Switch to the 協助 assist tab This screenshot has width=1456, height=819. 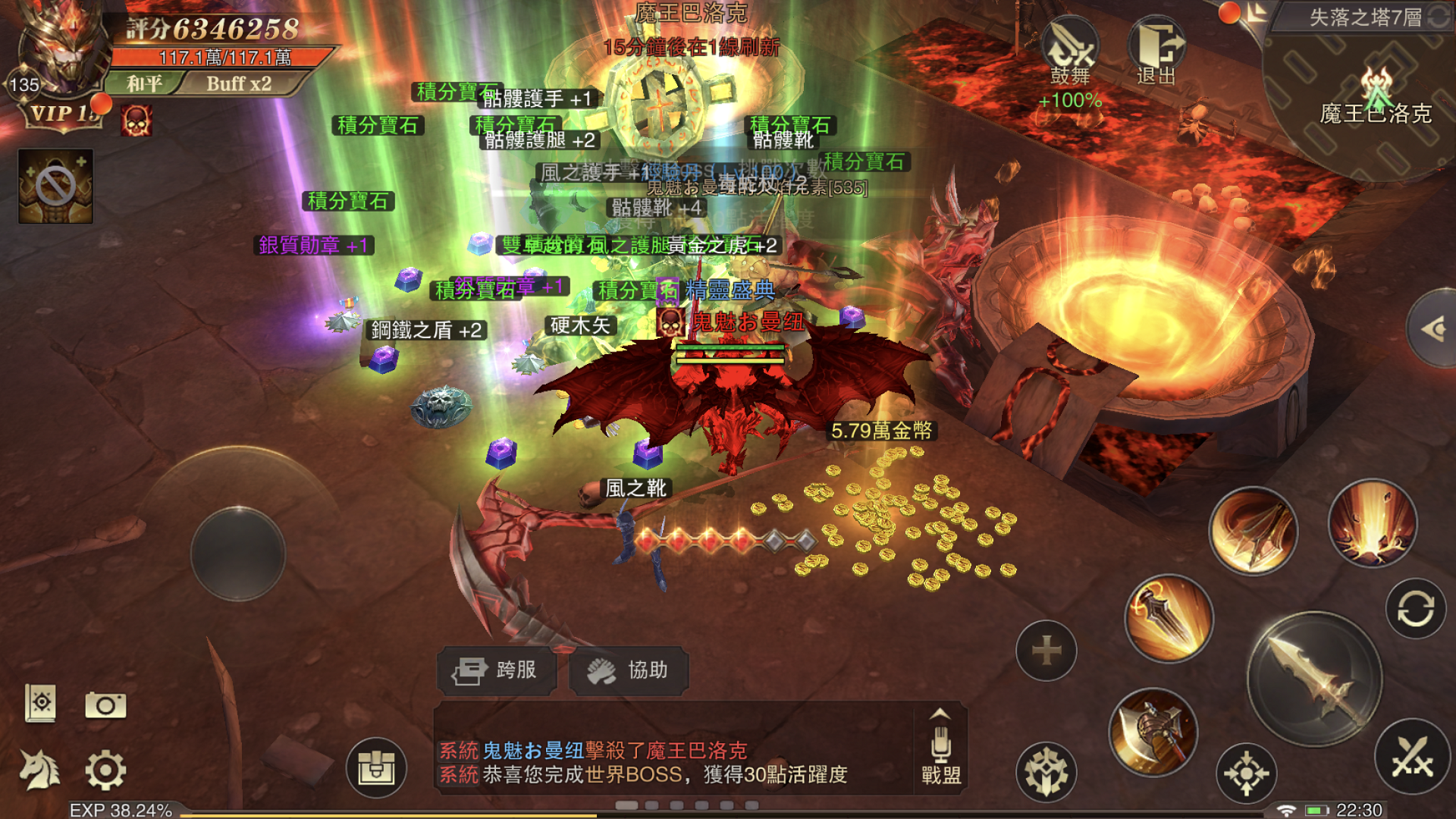point(627,670)
